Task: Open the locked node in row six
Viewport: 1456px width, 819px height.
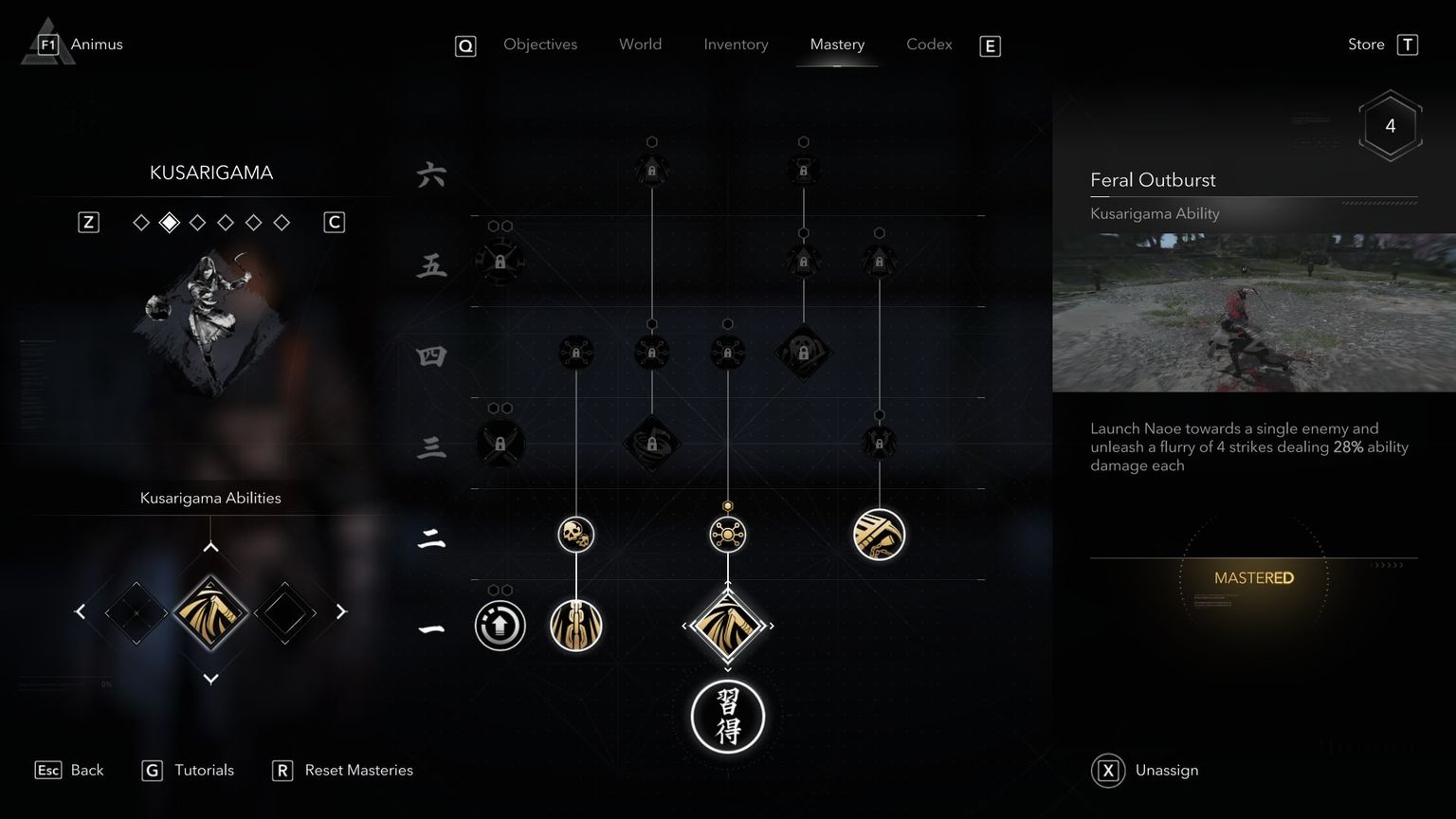Action: [652, 169]
